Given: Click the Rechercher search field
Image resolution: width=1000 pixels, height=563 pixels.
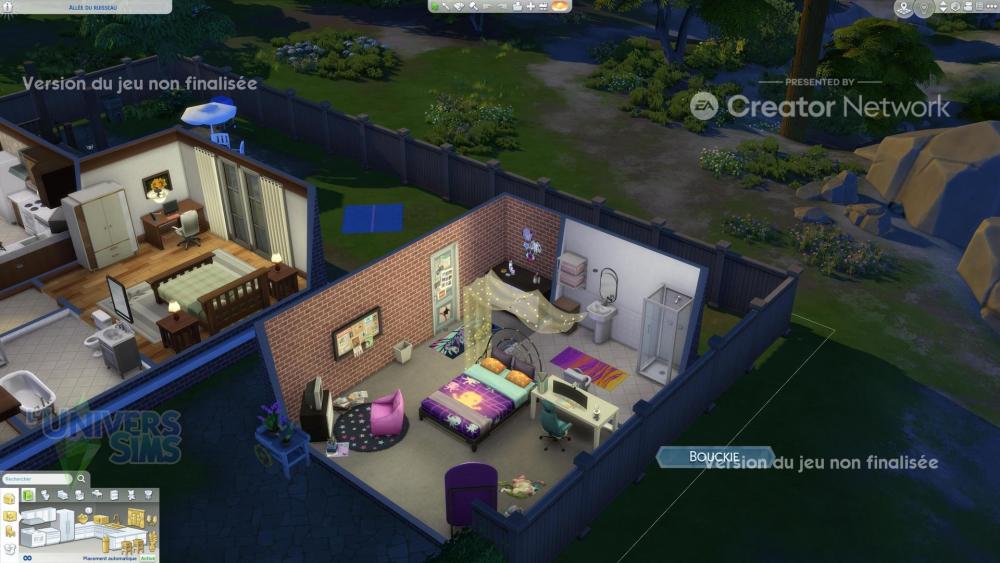Looking at the screenshot, I should tap(33, 480).
